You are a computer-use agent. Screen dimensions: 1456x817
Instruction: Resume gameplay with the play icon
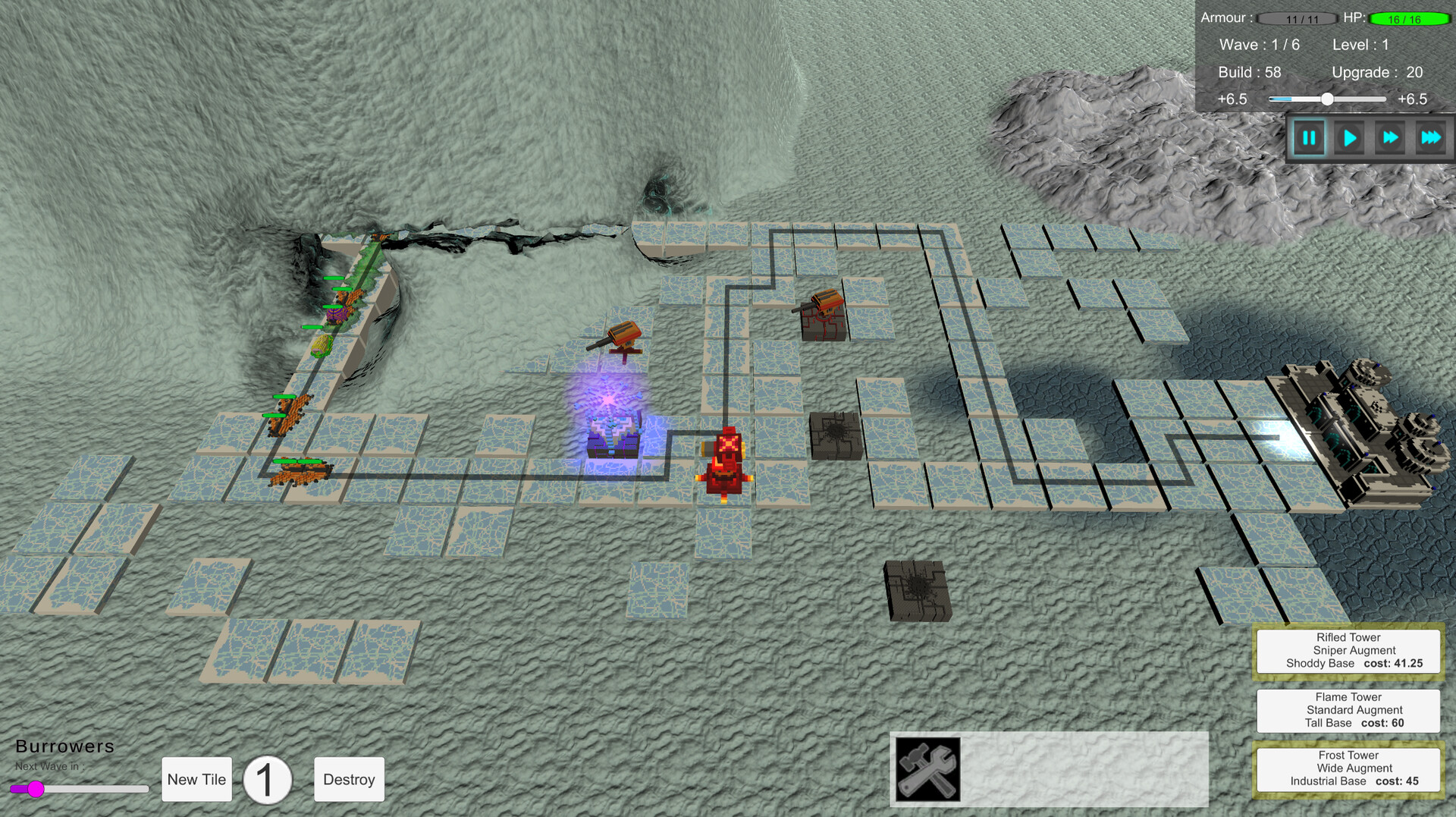pyautogui.click(x=1350, y=137)
